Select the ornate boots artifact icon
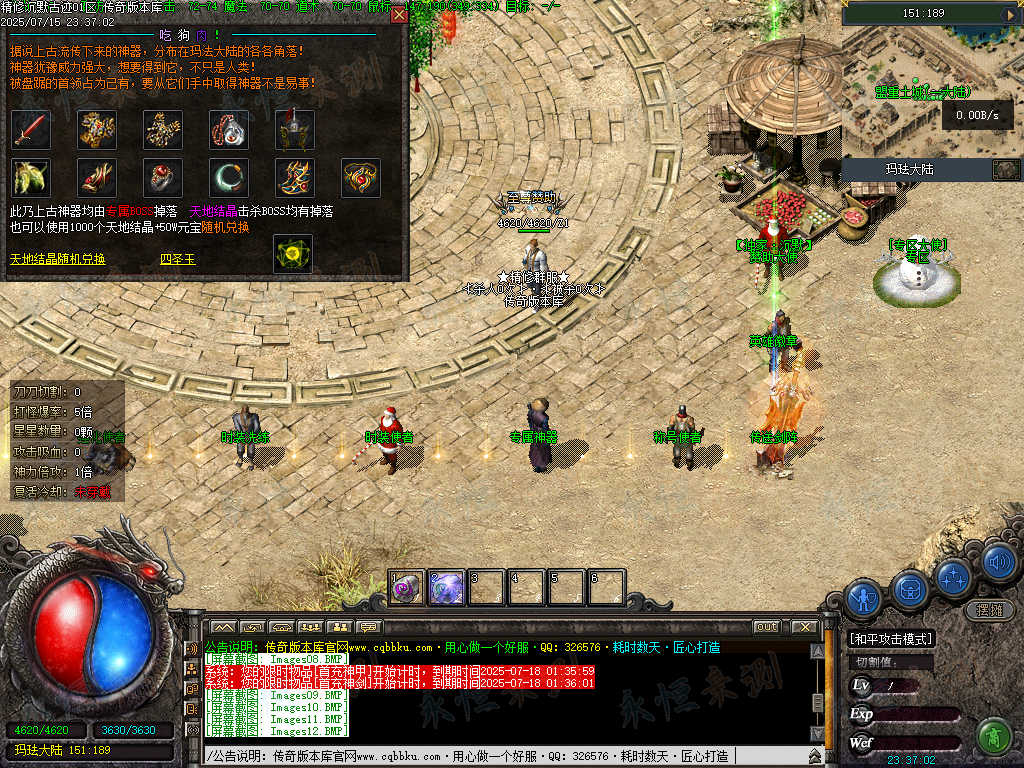This screenshot has width=1024, height=768. pos(294,178)
